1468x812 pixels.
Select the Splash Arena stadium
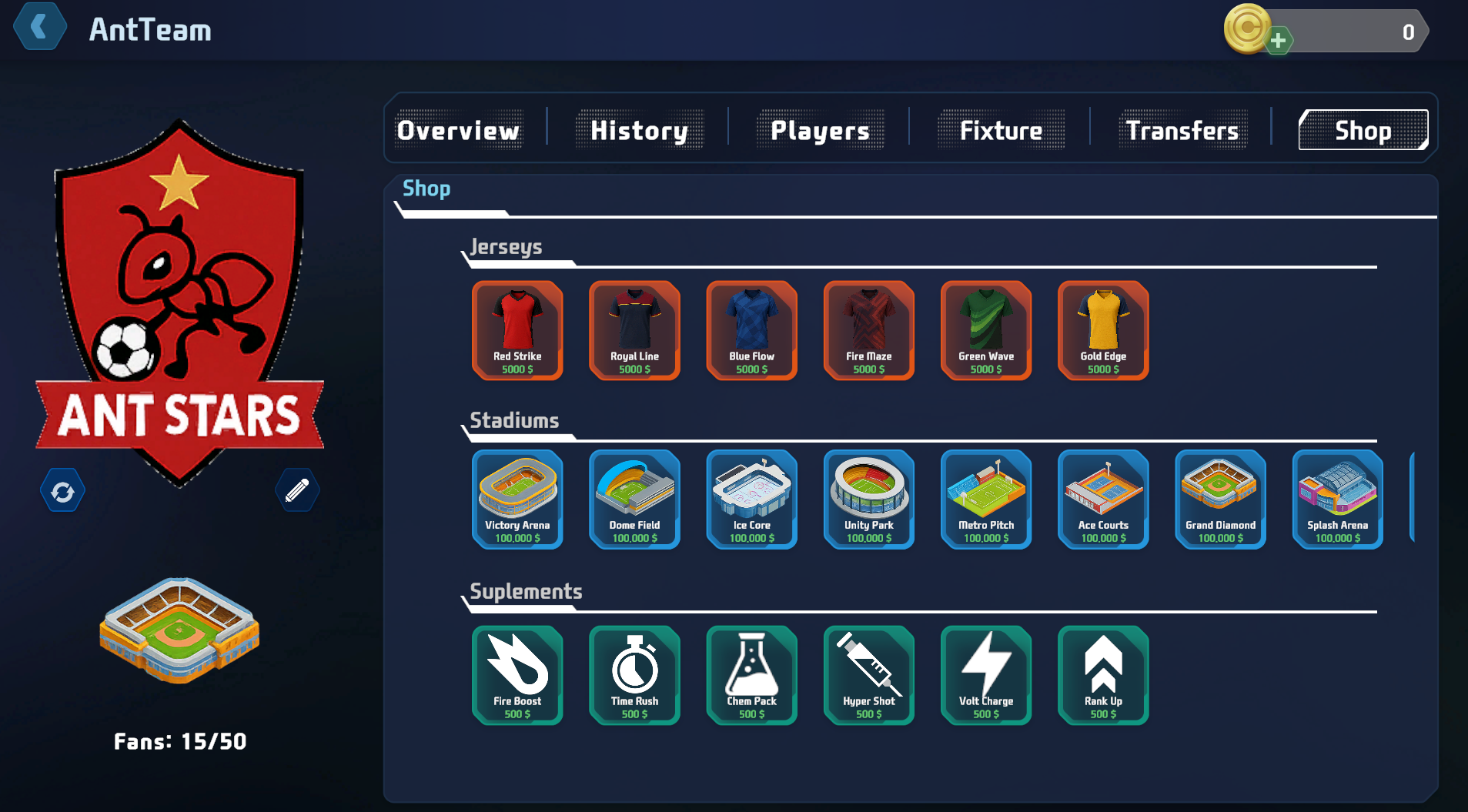pos(1337,500)
